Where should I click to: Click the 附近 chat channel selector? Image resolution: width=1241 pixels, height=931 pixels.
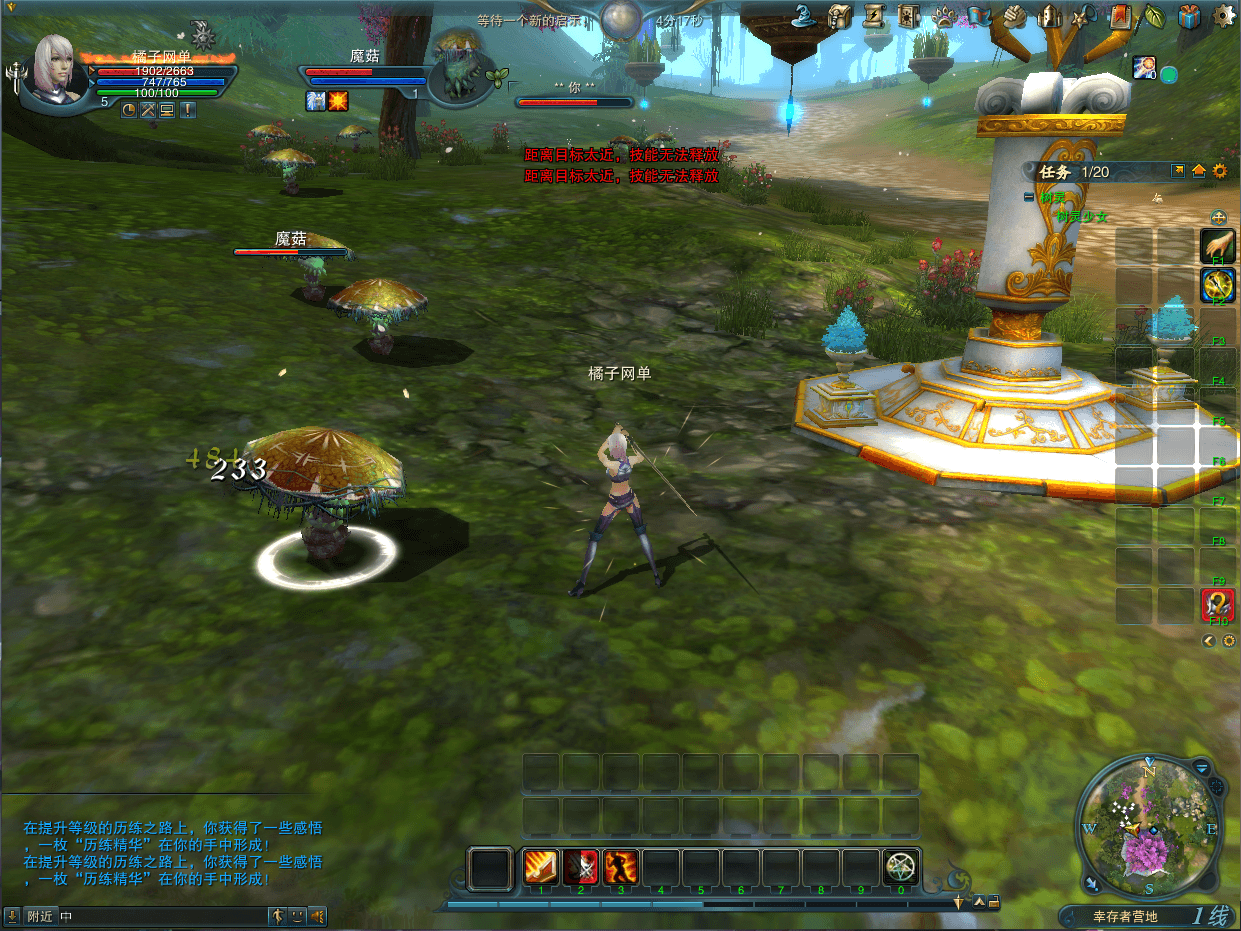(40, 916)
